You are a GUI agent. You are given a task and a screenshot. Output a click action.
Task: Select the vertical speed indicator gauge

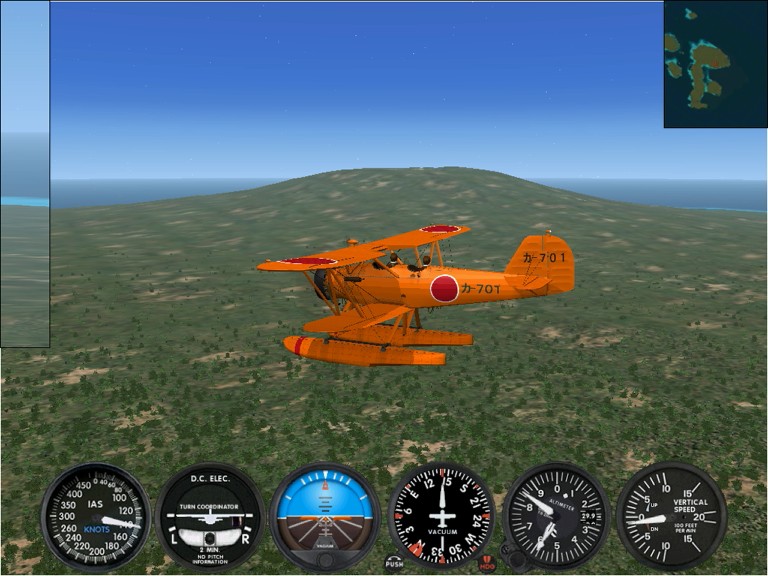[671, 516]
